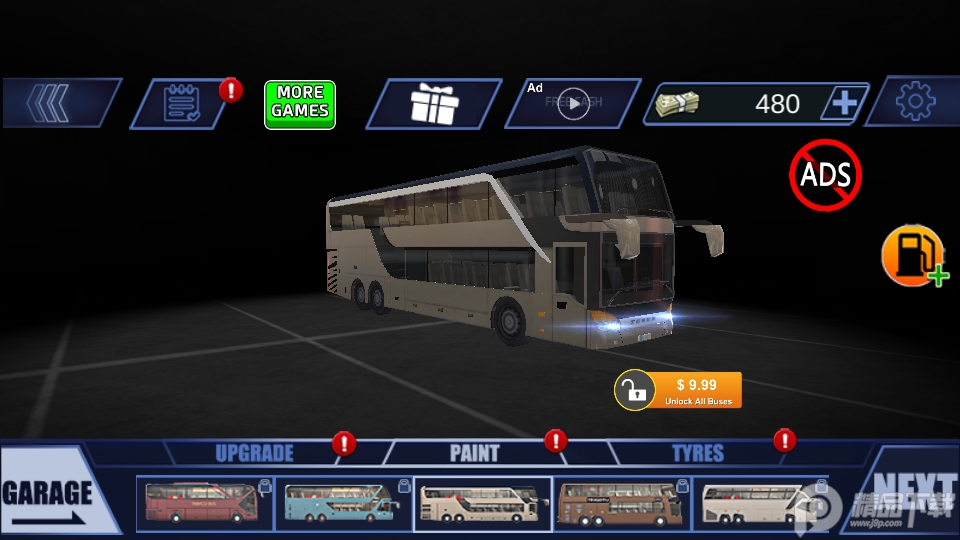Screen dimensions: 960x540
Task: Open the gift box reward
Action: 433,104
